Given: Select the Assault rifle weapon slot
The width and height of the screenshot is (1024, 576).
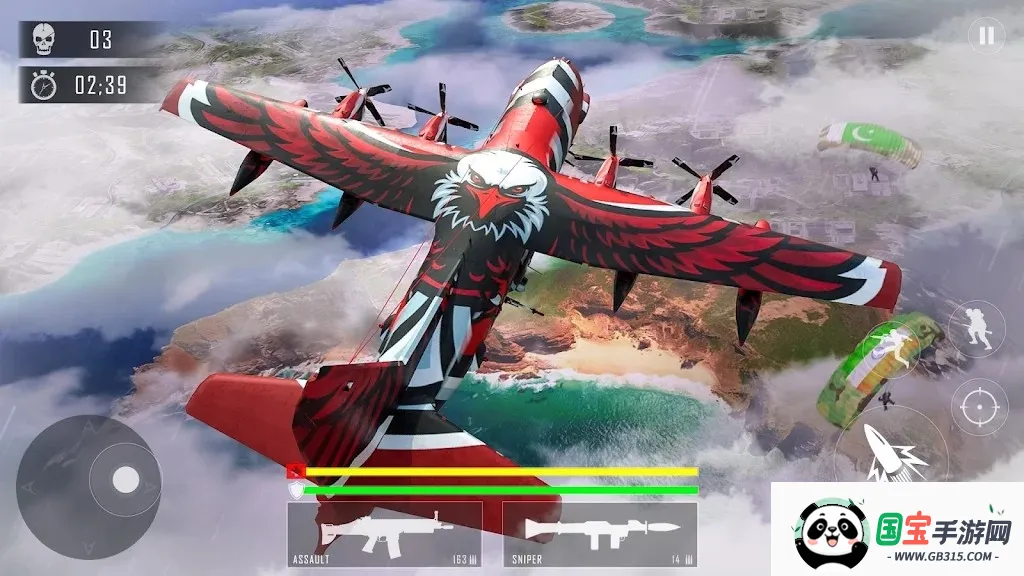Looking at the screenshot, I should pos(384,534).
